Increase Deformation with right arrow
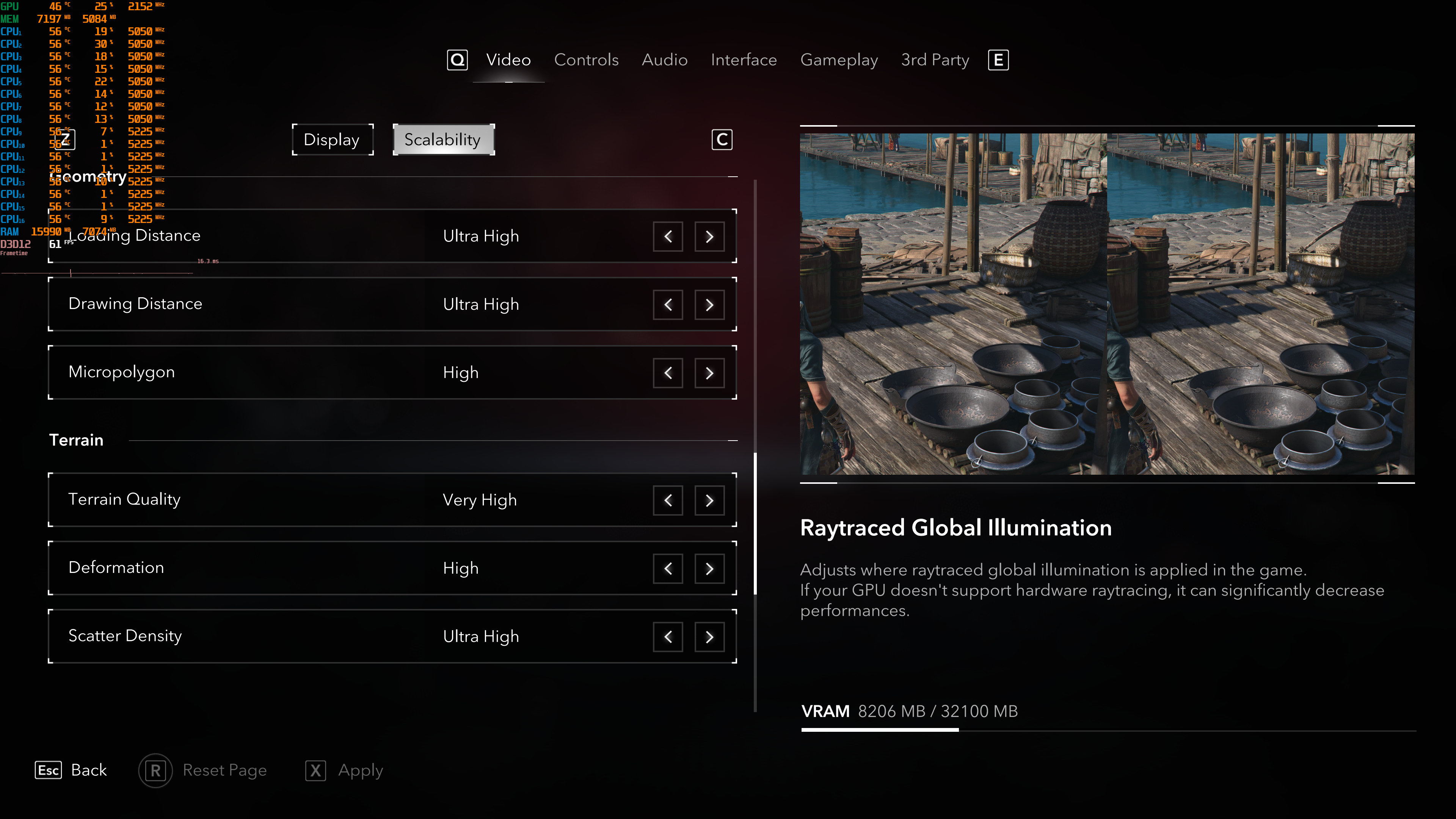 pos(709,569)
